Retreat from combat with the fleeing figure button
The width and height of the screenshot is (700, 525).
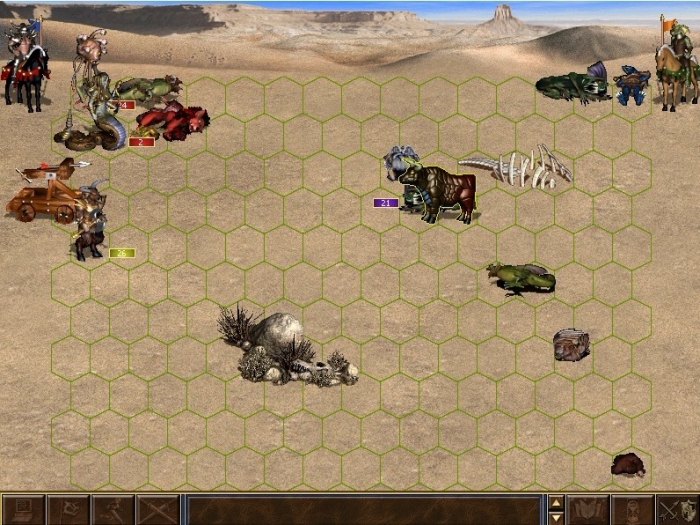[113, 510]
